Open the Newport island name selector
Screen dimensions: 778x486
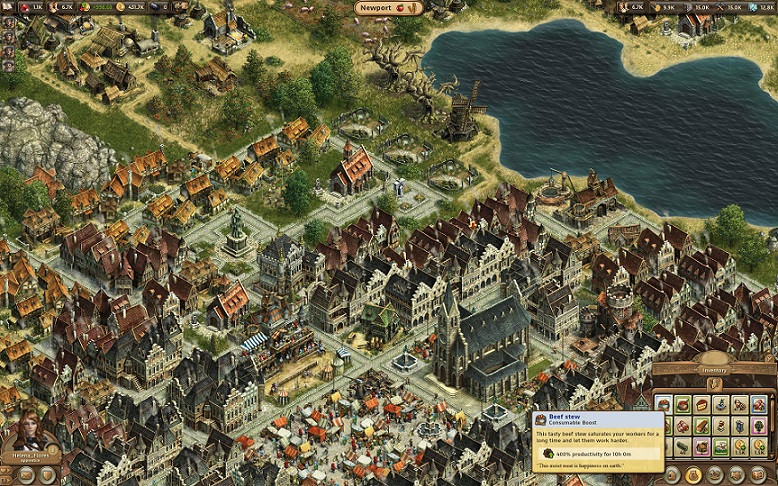389,8
